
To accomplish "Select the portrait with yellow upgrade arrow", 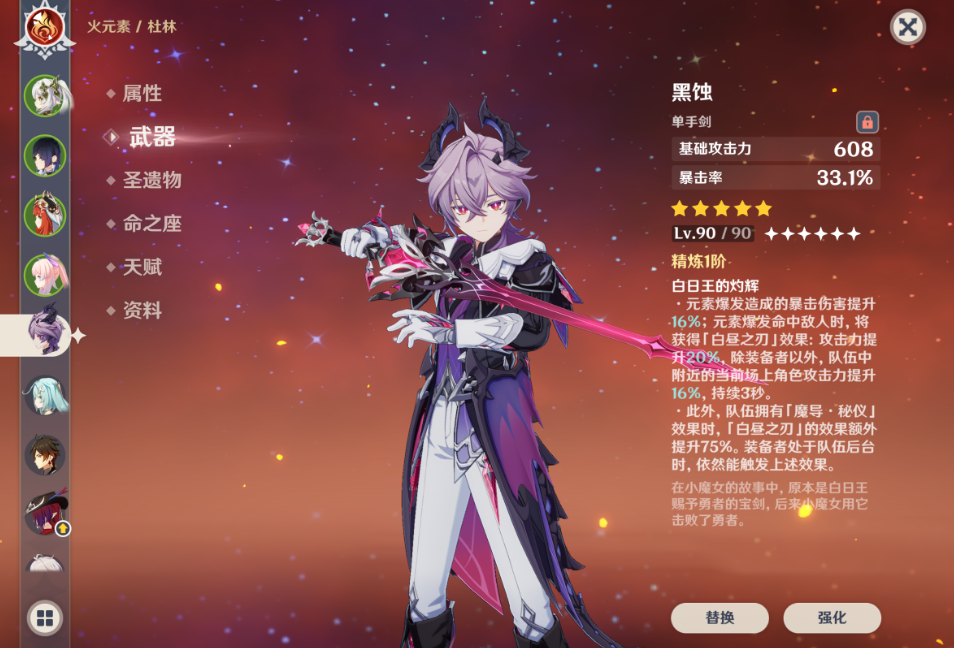I will click(45, 513).
